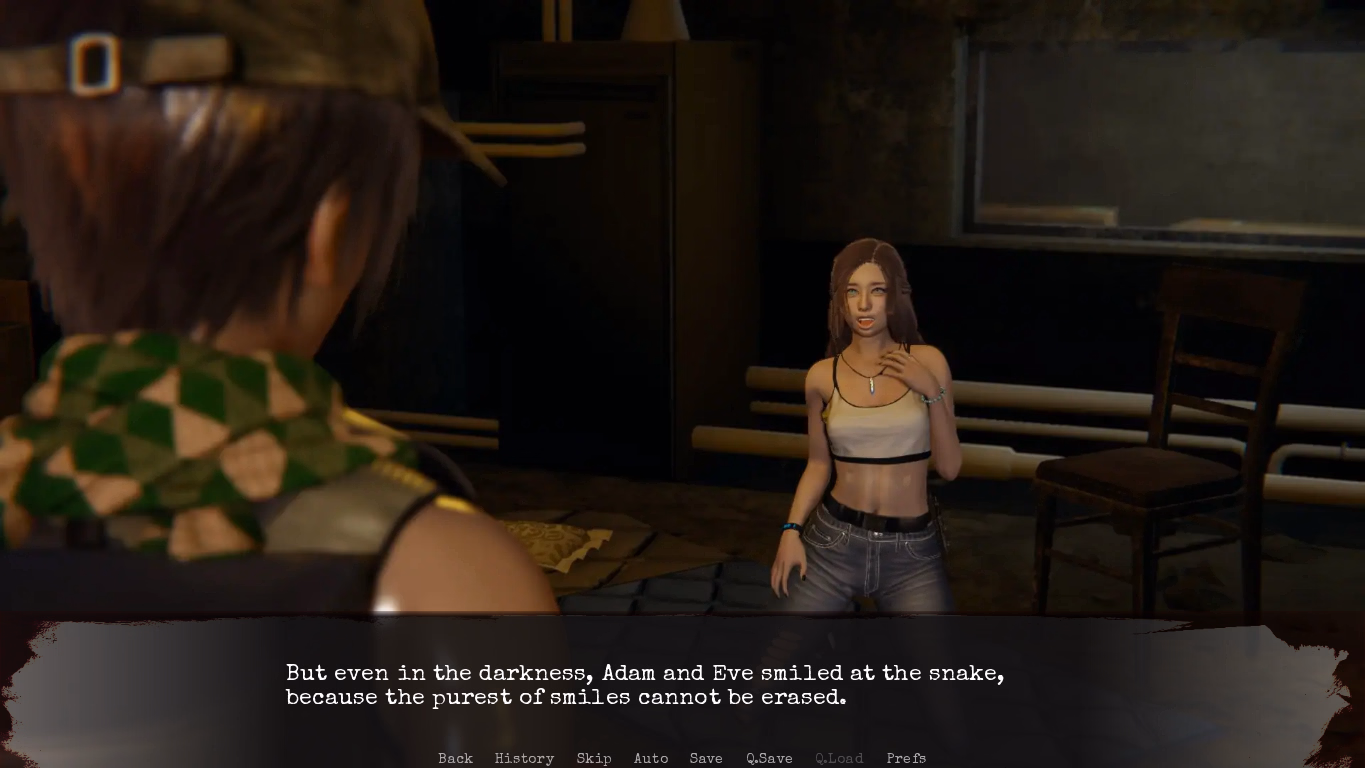Activate Skip to fast-forward dialogue
The image size is (1365, 768).
[594, 758]
